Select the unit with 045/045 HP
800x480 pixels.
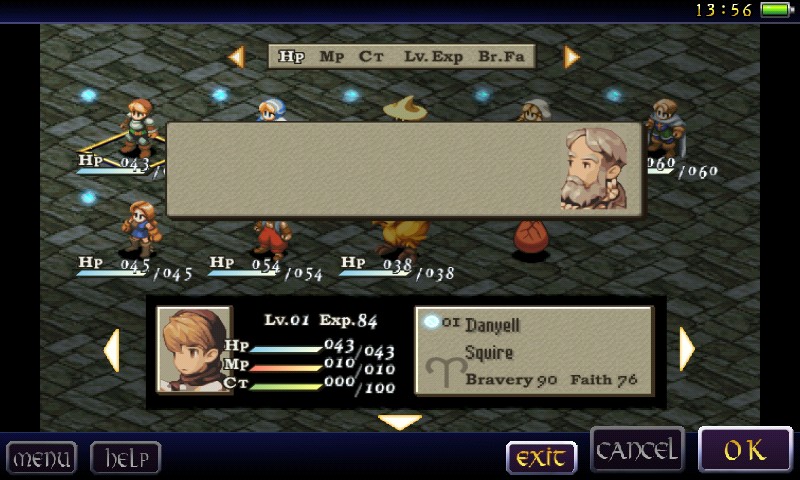pos(139,227)
